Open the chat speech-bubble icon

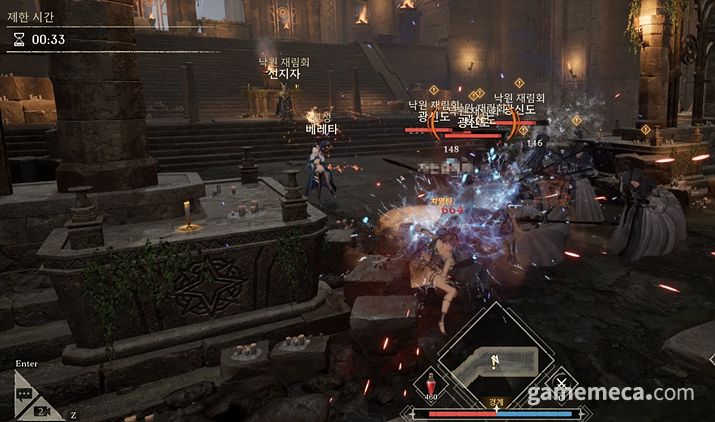22,394
